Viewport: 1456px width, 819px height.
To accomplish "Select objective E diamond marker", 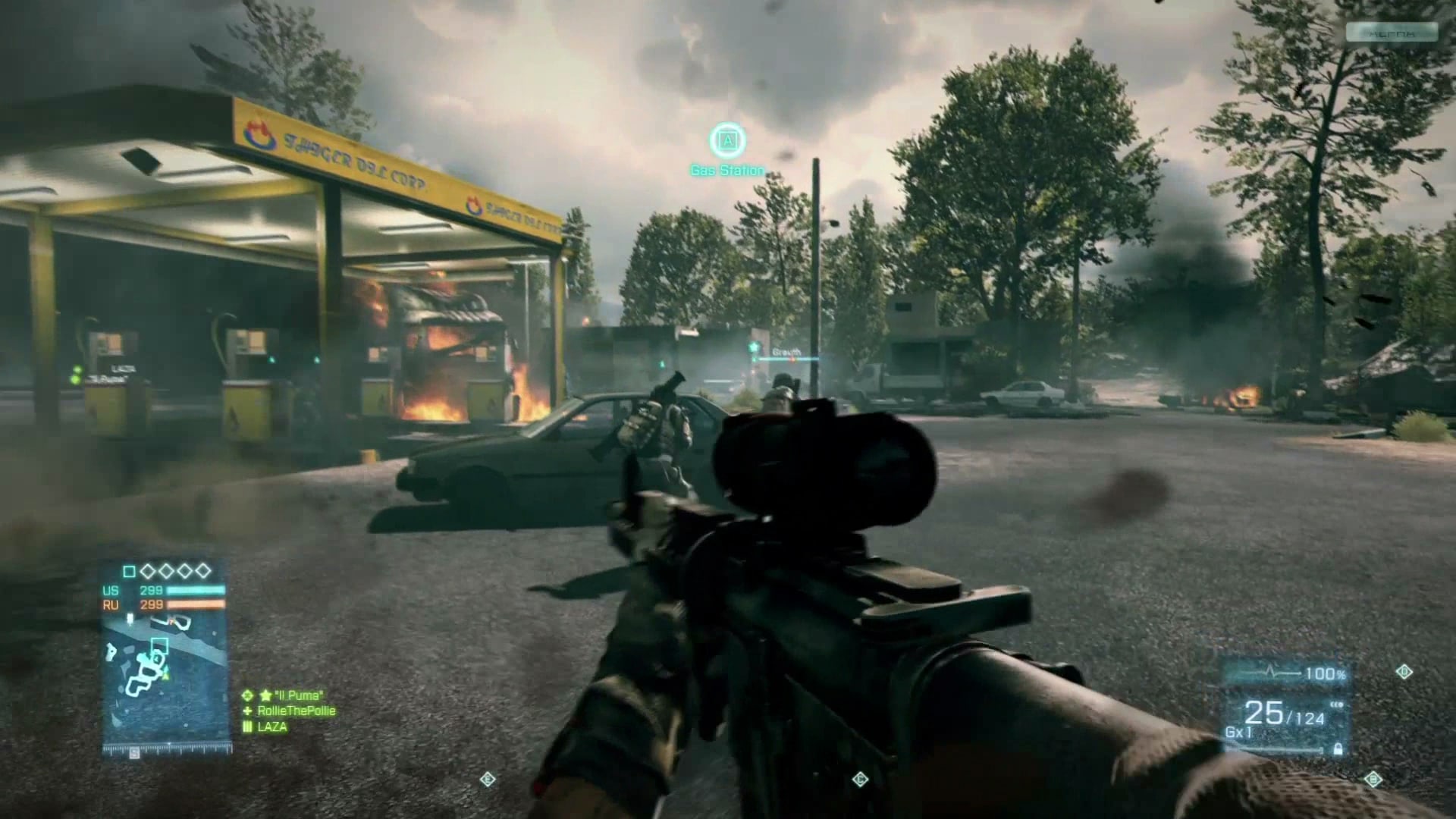I will pos(488,779).
